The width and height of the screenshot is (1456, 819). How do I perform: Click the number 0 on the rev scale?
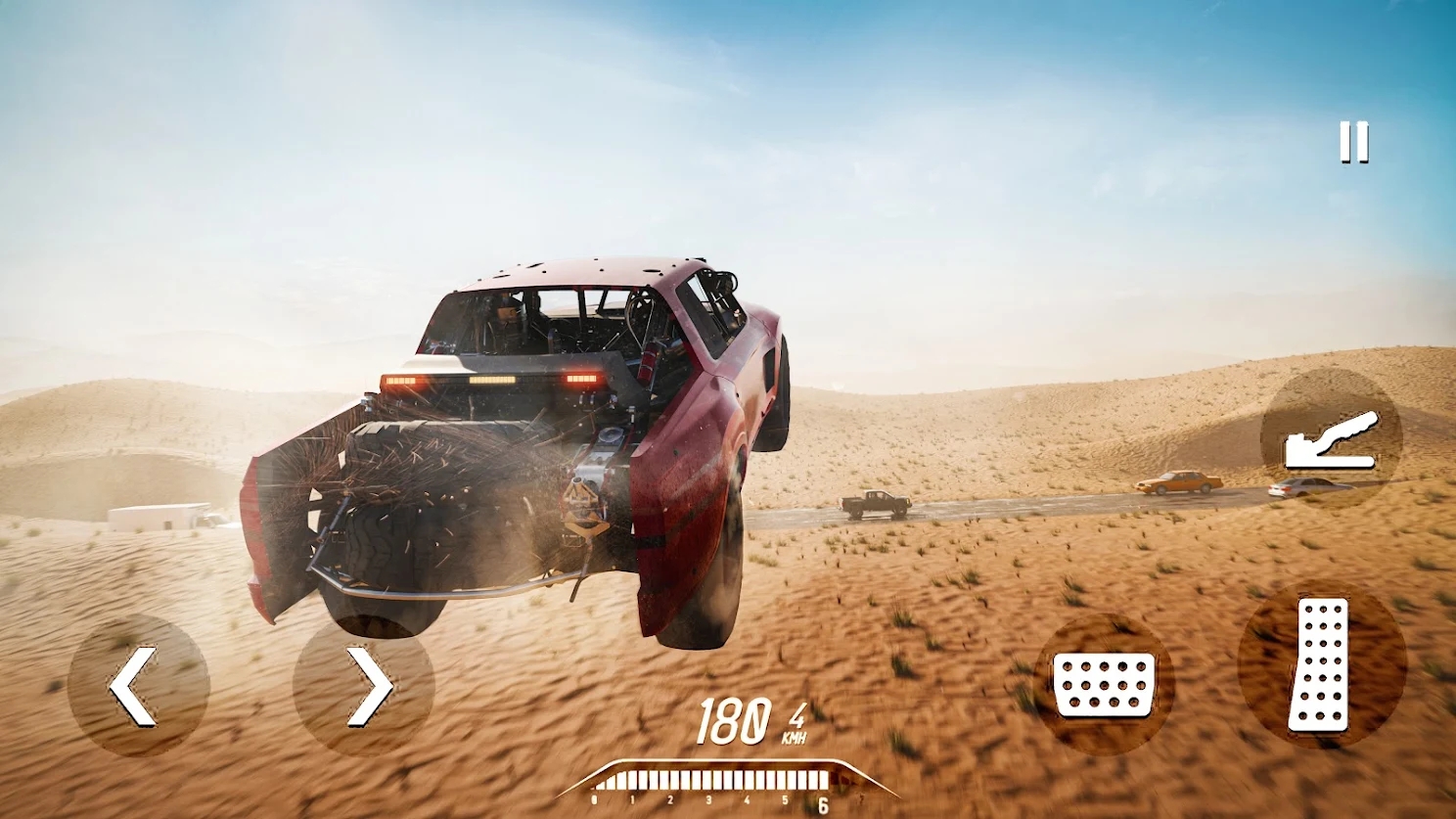(594, 799)
